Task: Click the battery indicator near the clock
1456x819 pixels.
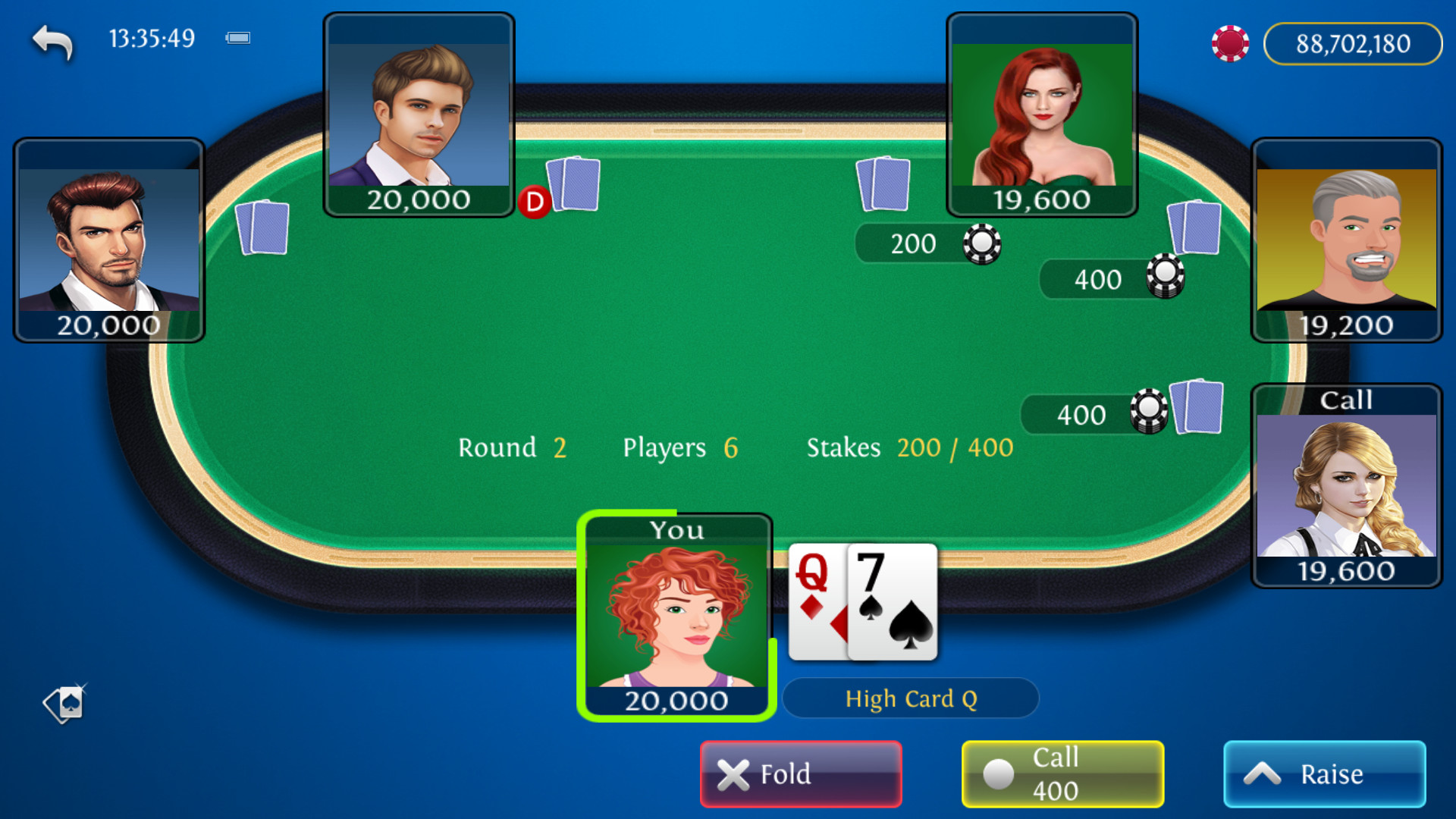Action: pyautogui.click(x=237, y=37)
